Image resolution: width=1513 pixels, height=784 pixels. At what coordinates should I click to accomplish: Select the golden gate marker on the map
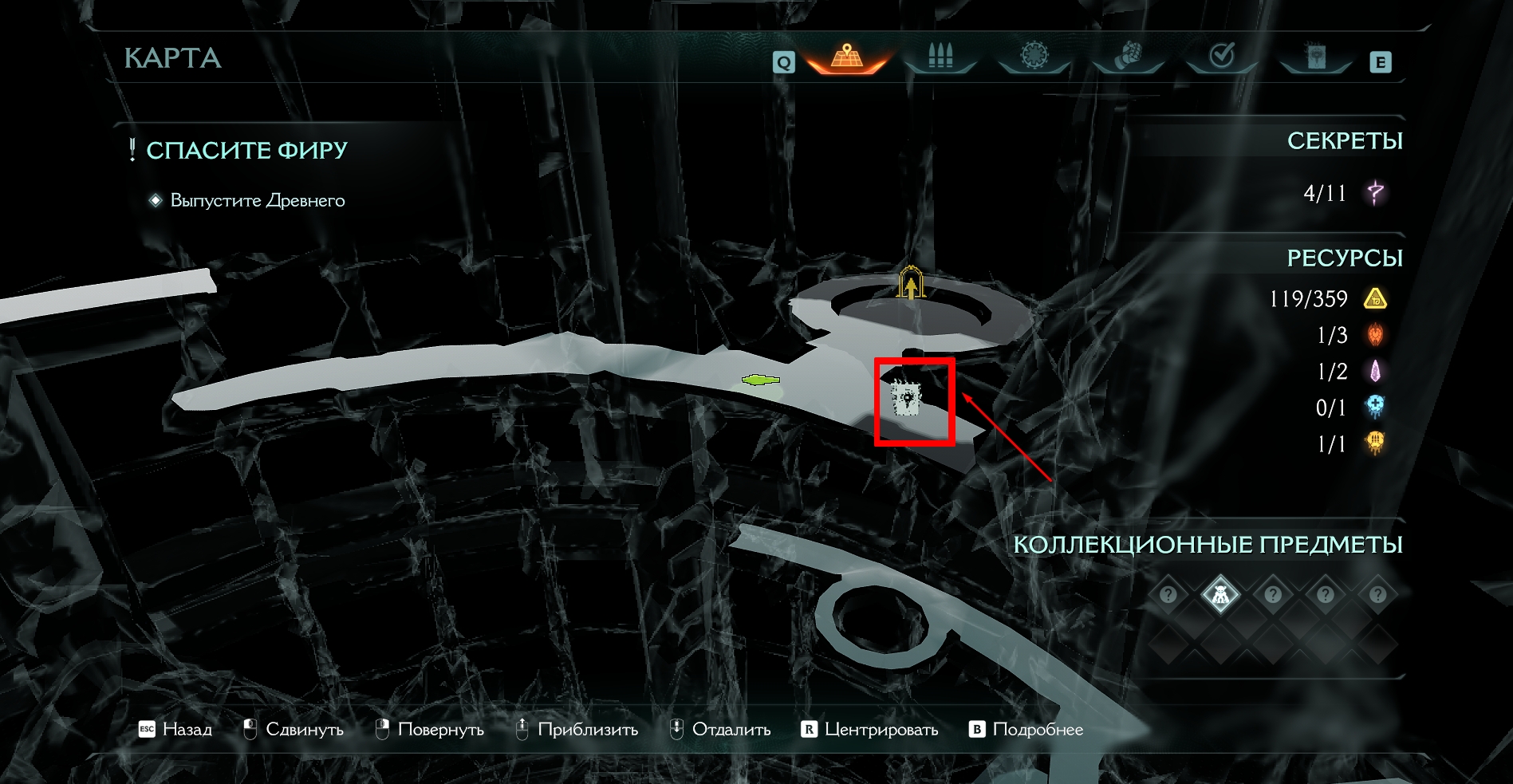click(911, 284)
